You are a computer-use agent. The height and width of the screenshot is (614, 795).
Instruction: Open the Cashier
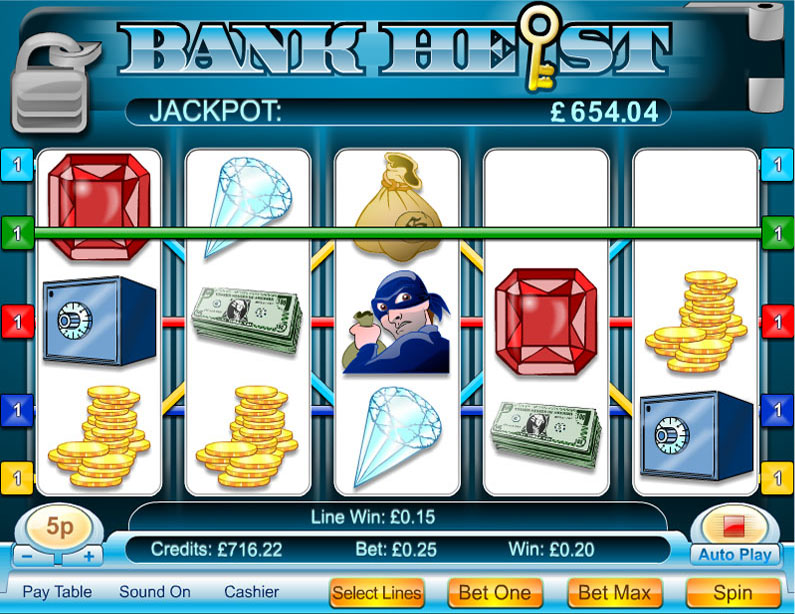(x=251, y=591)
